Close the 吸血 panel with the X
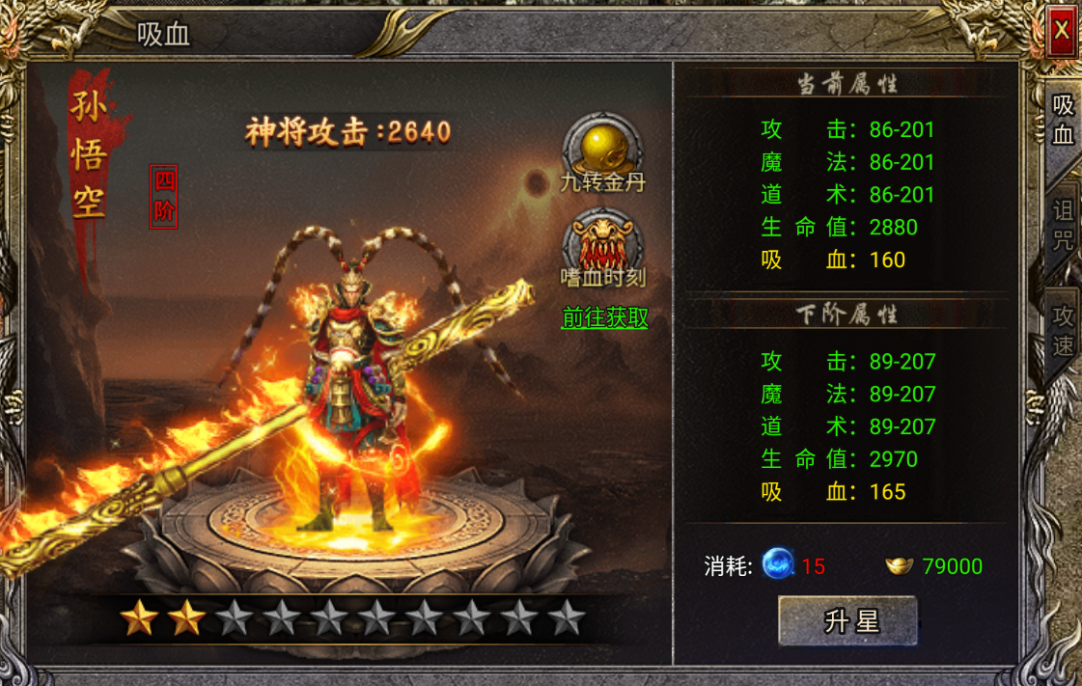The width and height of the screenshot is (1082, 686). pos(1060,32)
